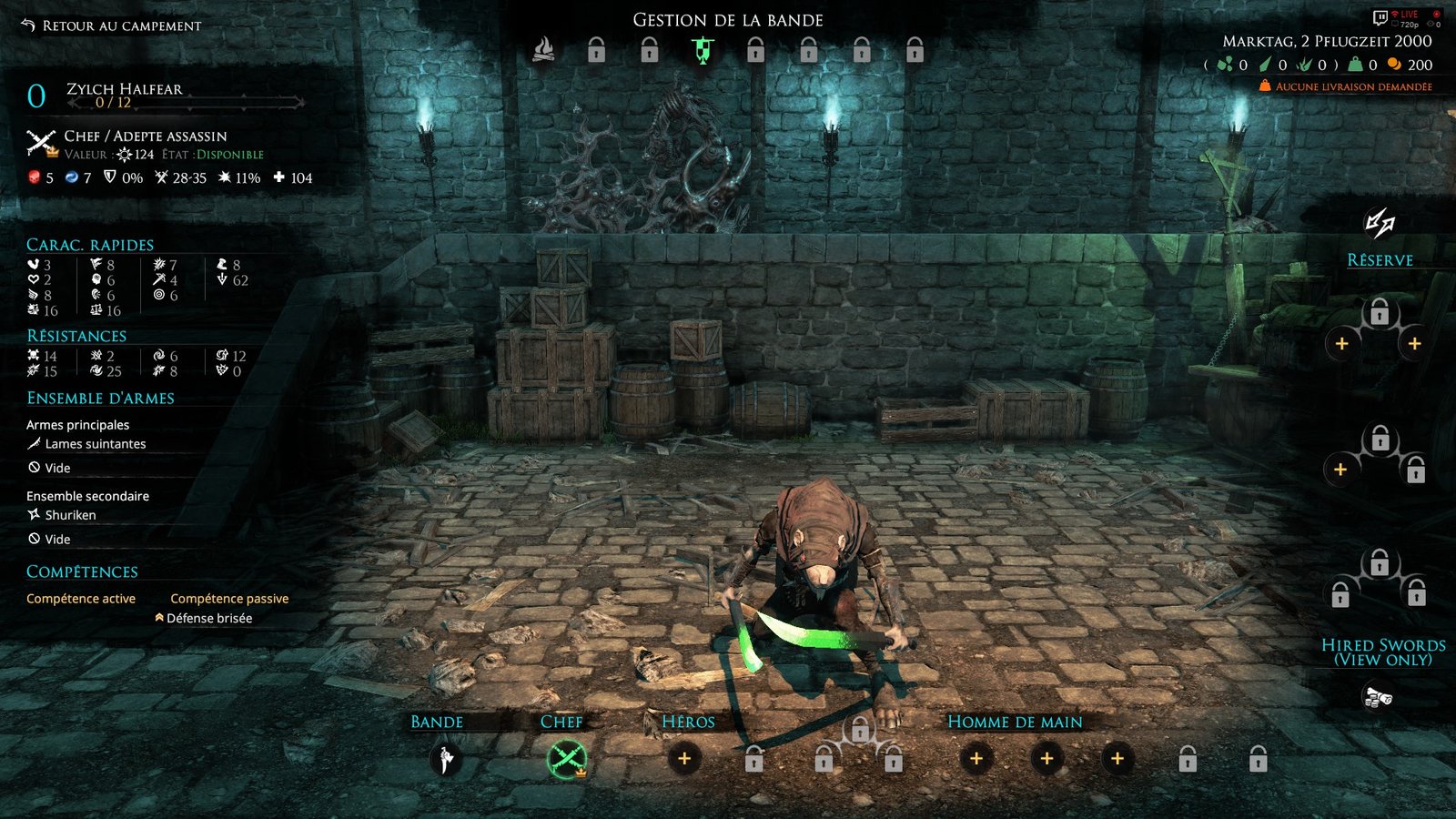View the Aucune livraison demandée notice
The height and width of the screenshot is (819, 1456).
point(1352,87)
